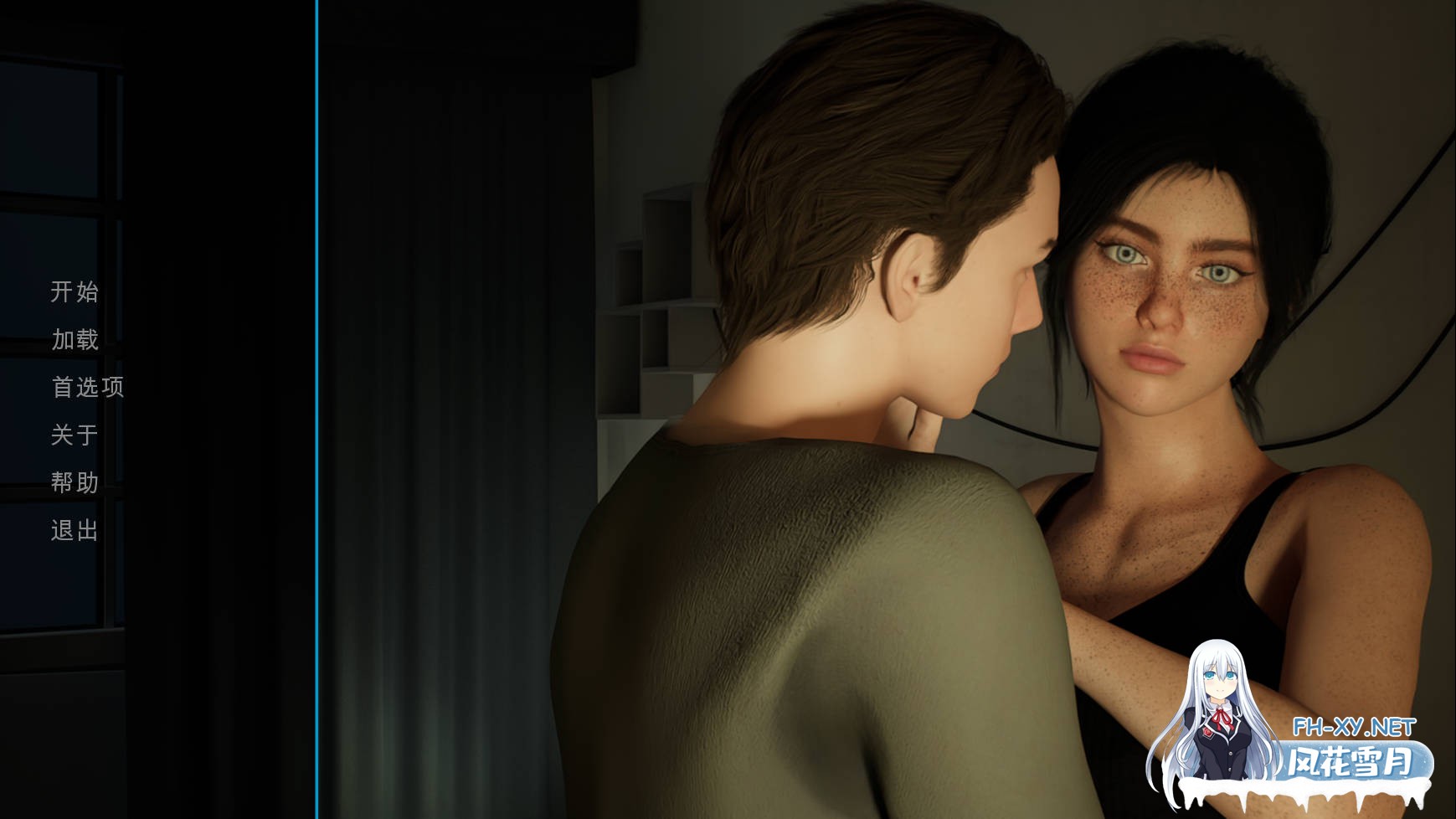Open 首选项 preferences
Screen dimensions: 1456x819
pyautogui.click(x=87, y=387)
